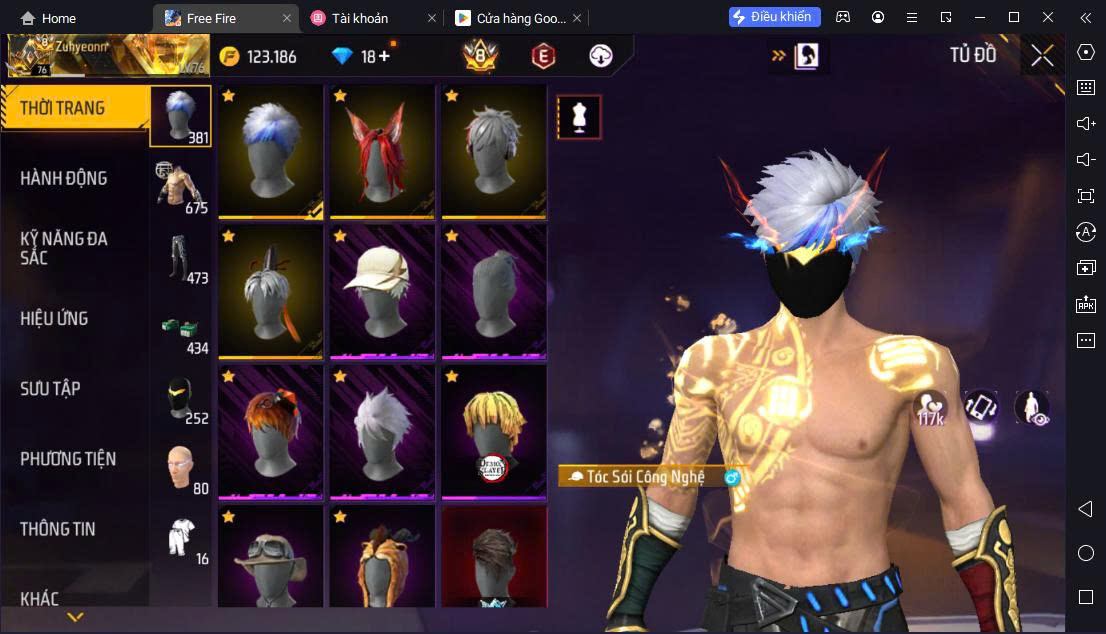The height and width of the screenshot is (634, 1106).
Task: Select the white and blue spiky hair item
Action: click(x=270, y=151)
